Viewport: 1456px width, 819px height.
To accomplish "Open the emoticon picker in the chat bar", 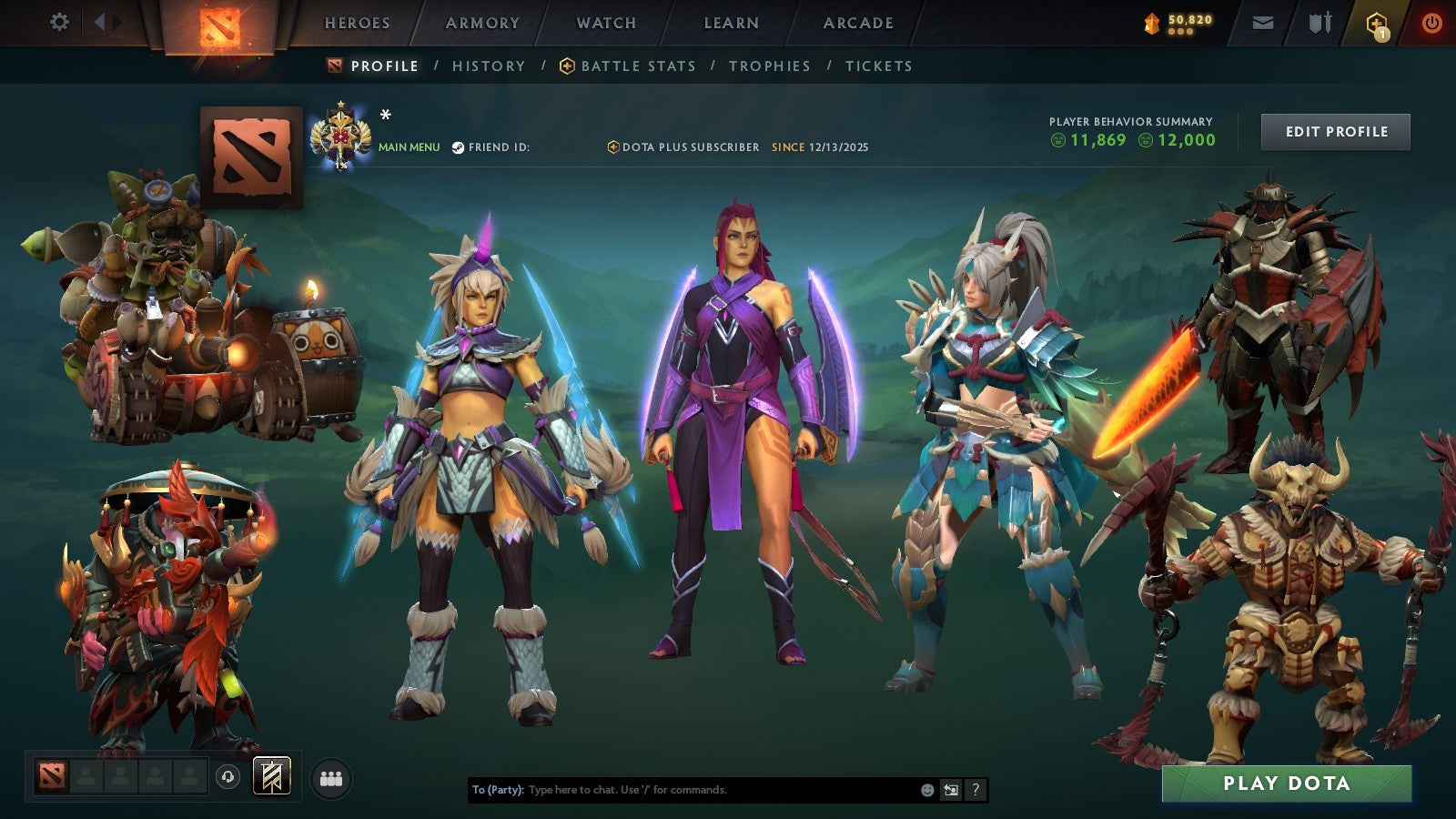I will 927,790.
